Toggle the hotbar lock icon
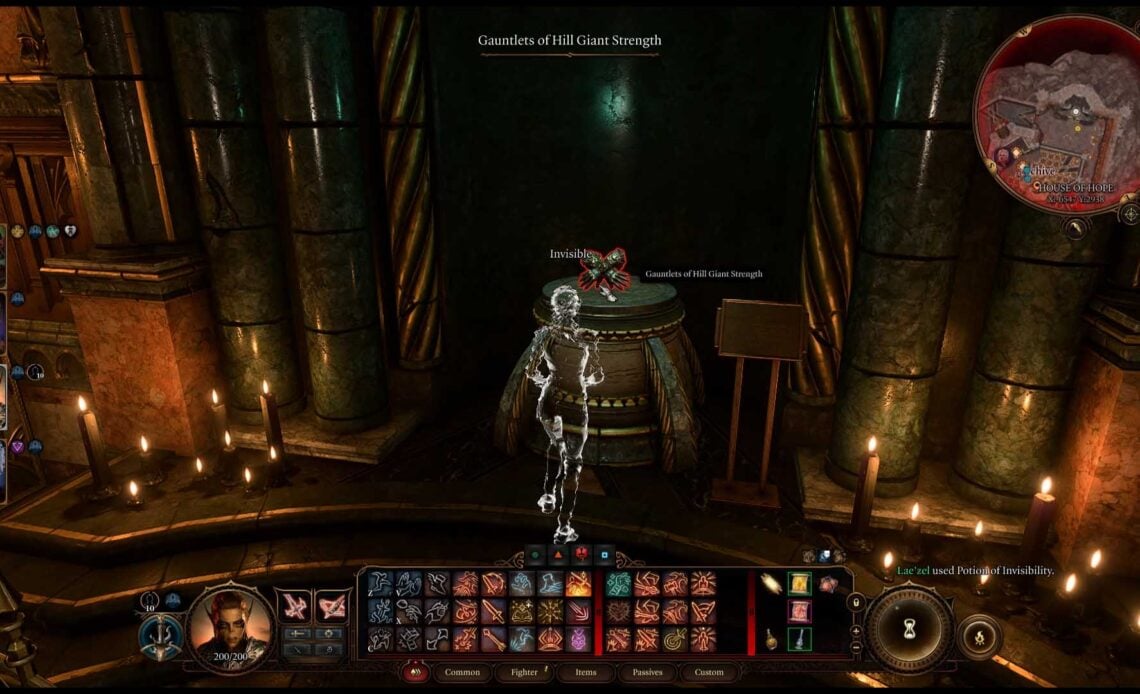 click(856, 602)
